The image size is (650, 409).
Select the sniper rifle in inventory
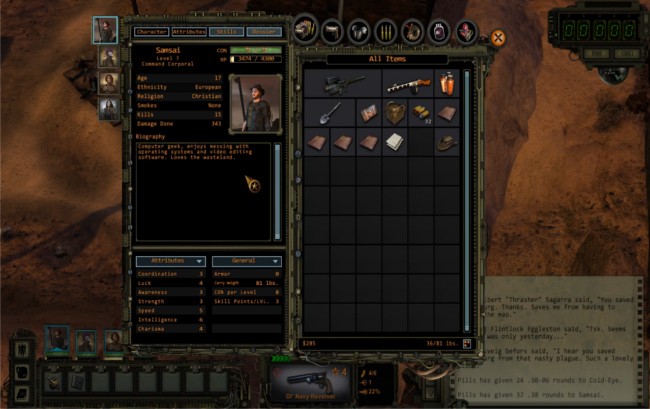tap(343, 84)
